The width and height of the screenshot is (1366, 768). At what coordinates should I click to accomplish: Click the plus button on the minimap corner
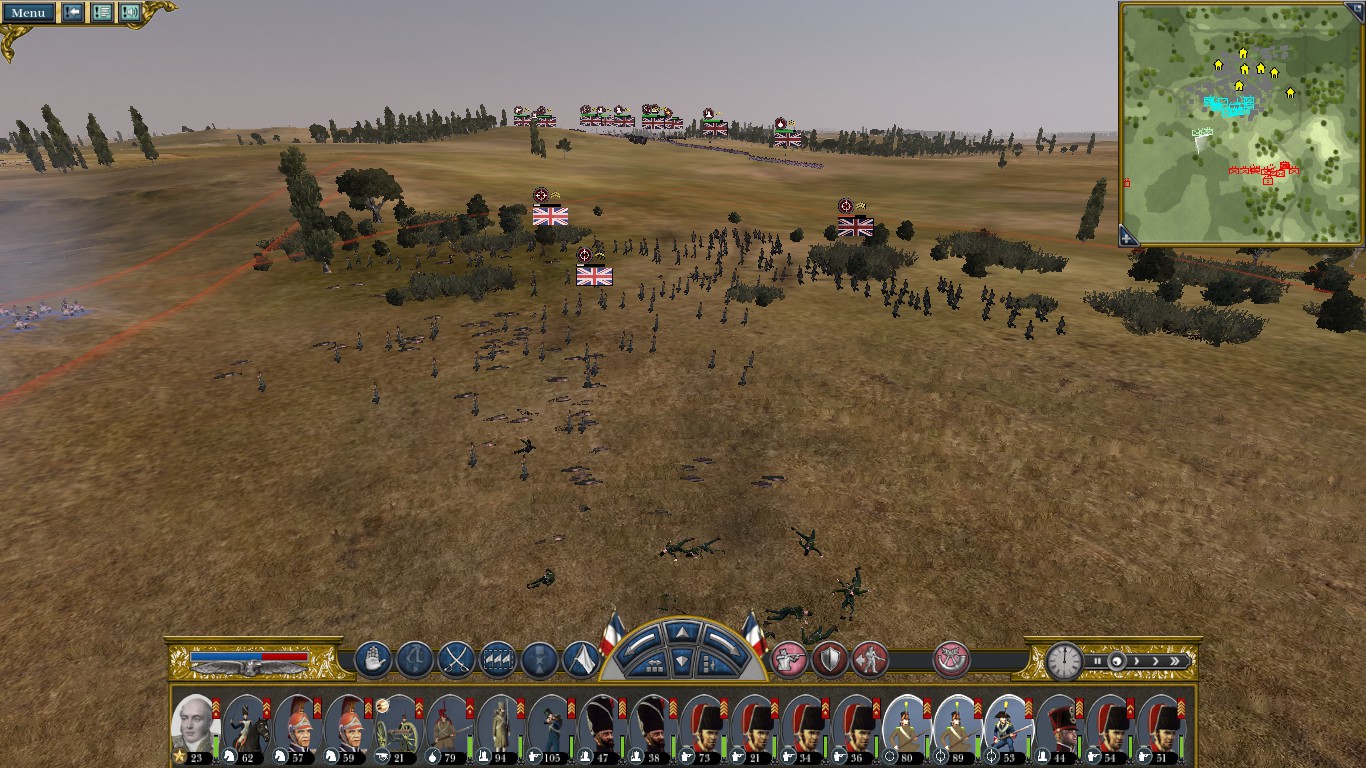pyautogui.click(x=1128, y=236)
